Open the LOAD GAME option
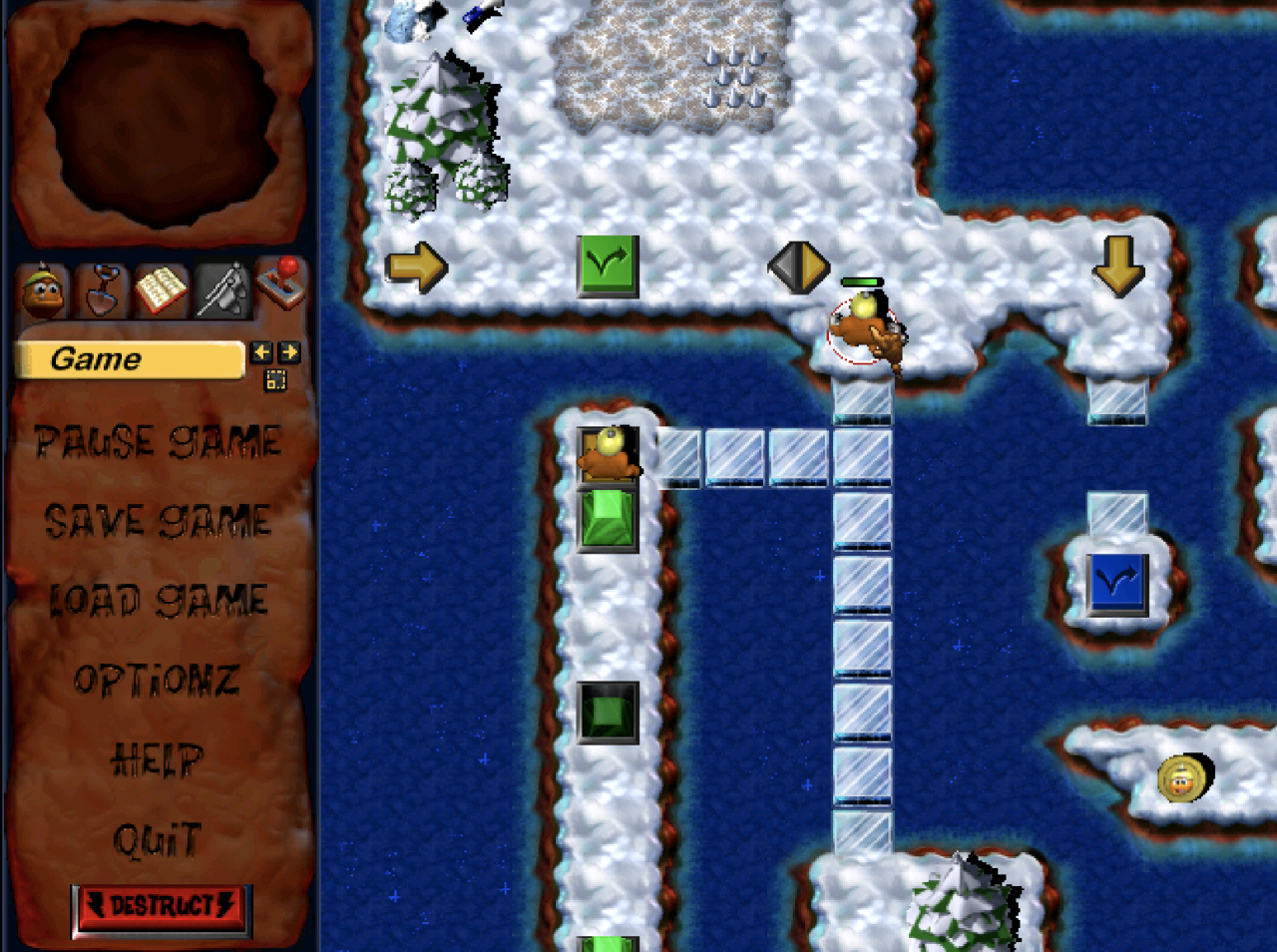This screenshot has height=952, width=1277. (x=158, y=600)
